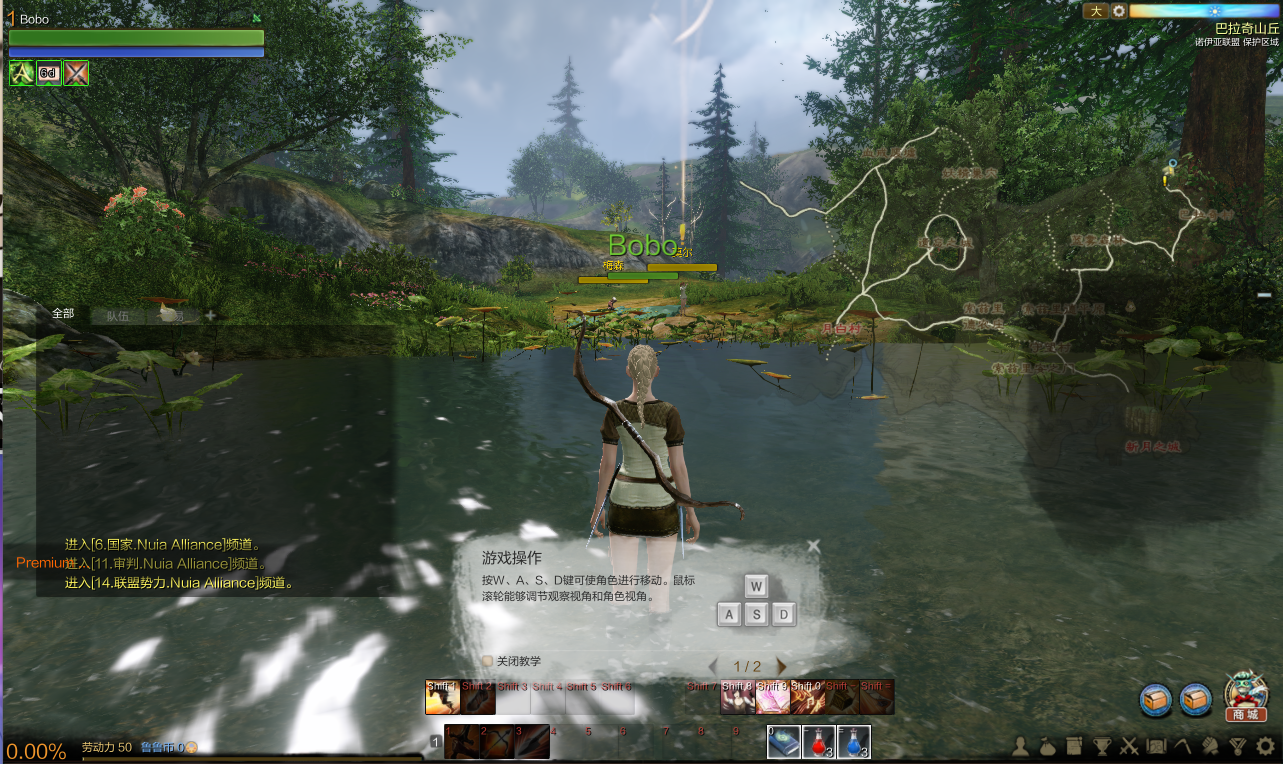Switch to the 全部 chat tab

[63, 314]
